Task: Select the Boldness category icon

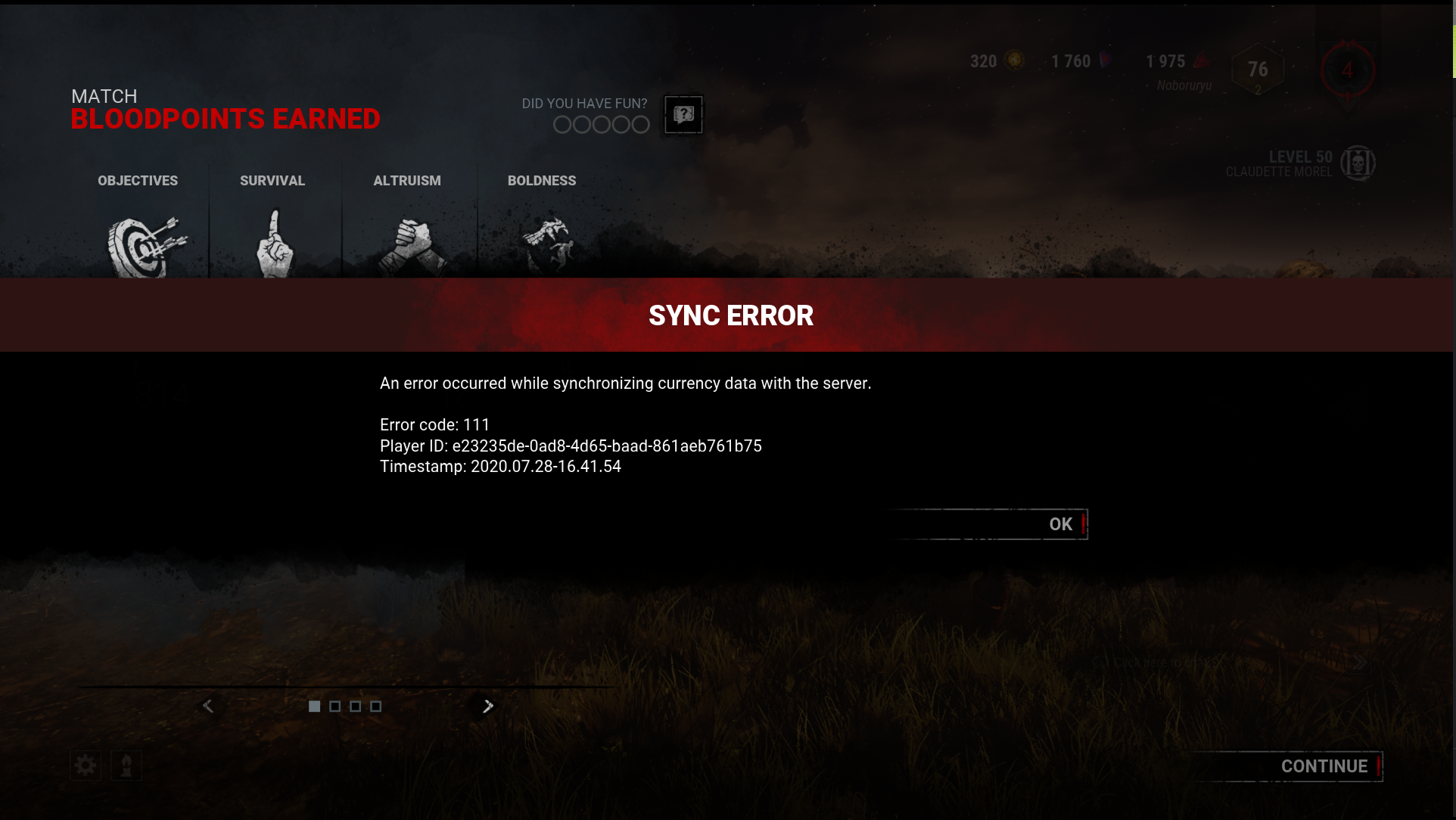Action: [x=551, y=241]
